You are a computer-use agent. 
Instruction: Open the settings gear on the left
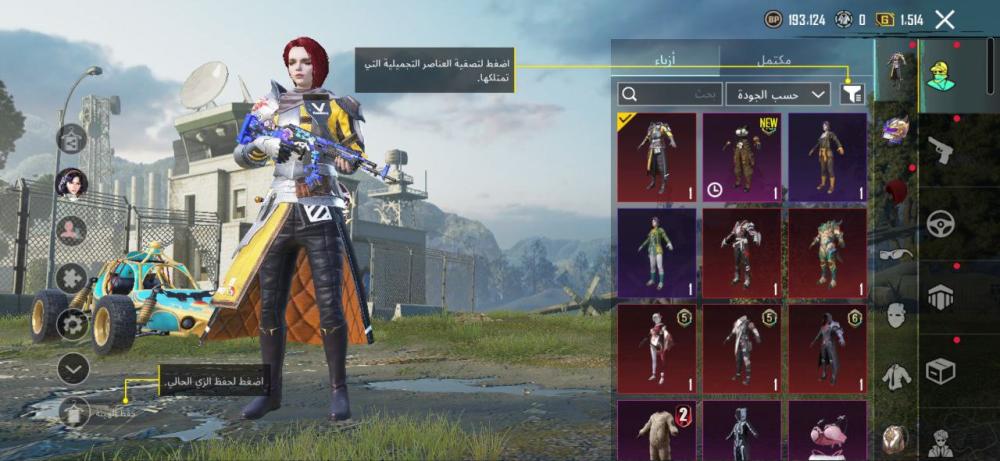tap(72, 323)
